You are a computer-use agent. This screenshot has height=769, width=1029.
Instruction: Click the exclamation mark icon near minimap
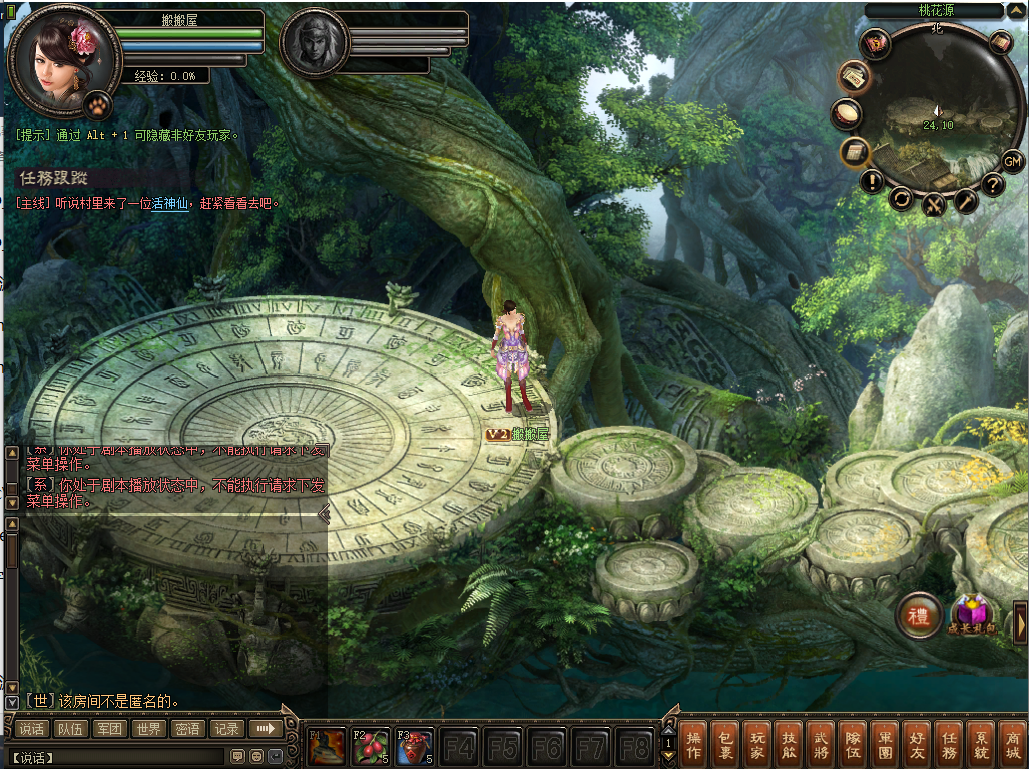coord(873,182)
